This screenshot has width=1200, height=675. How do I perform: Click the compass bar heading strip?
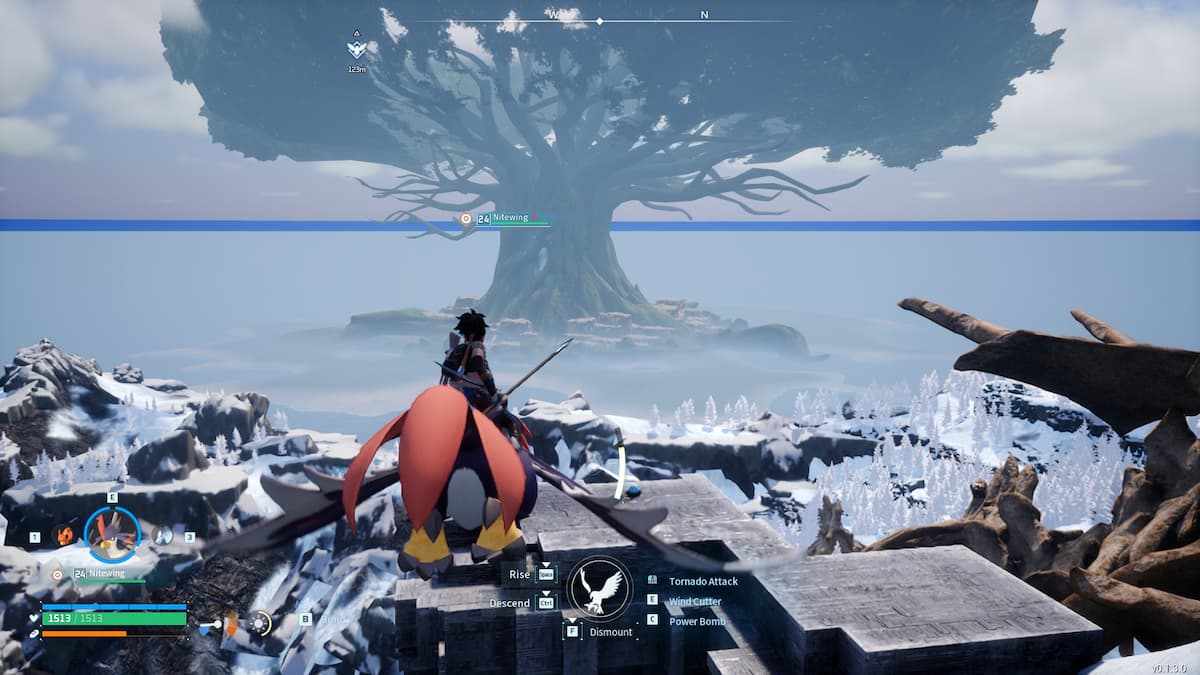click(x=600, y=18)
